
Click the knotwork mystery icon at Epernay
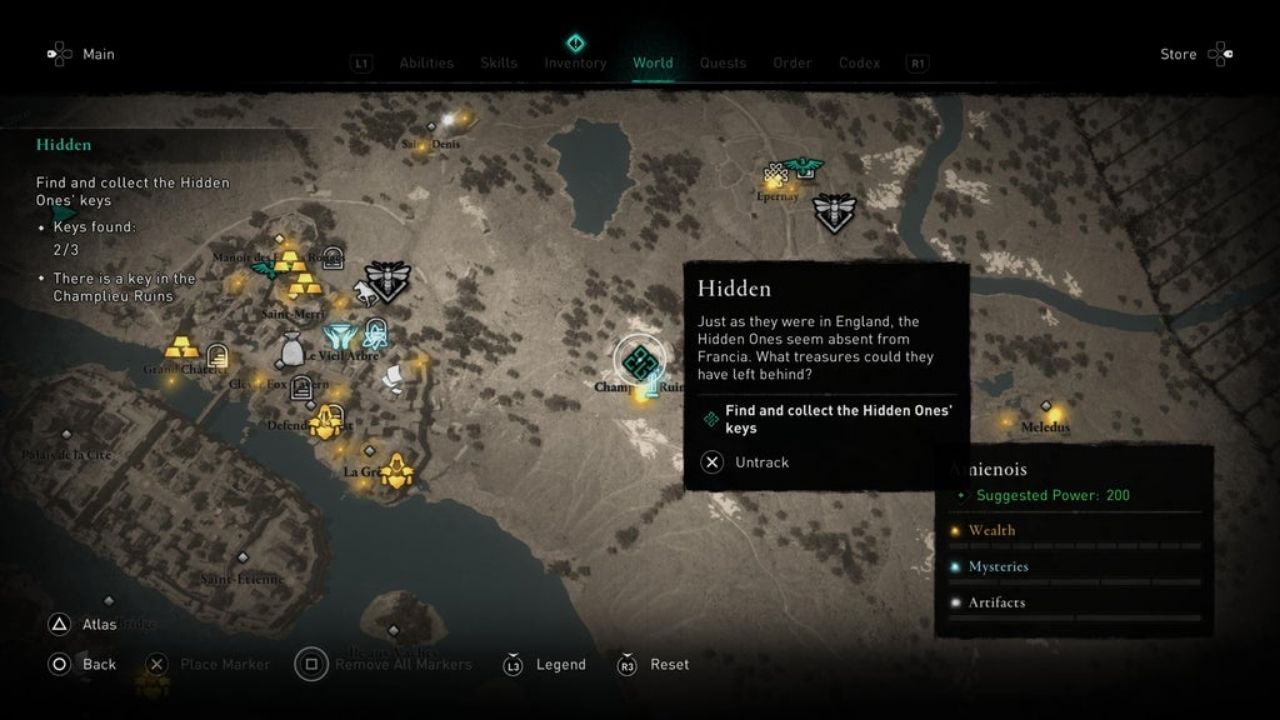pyautogui.click(x=774, y=170)
